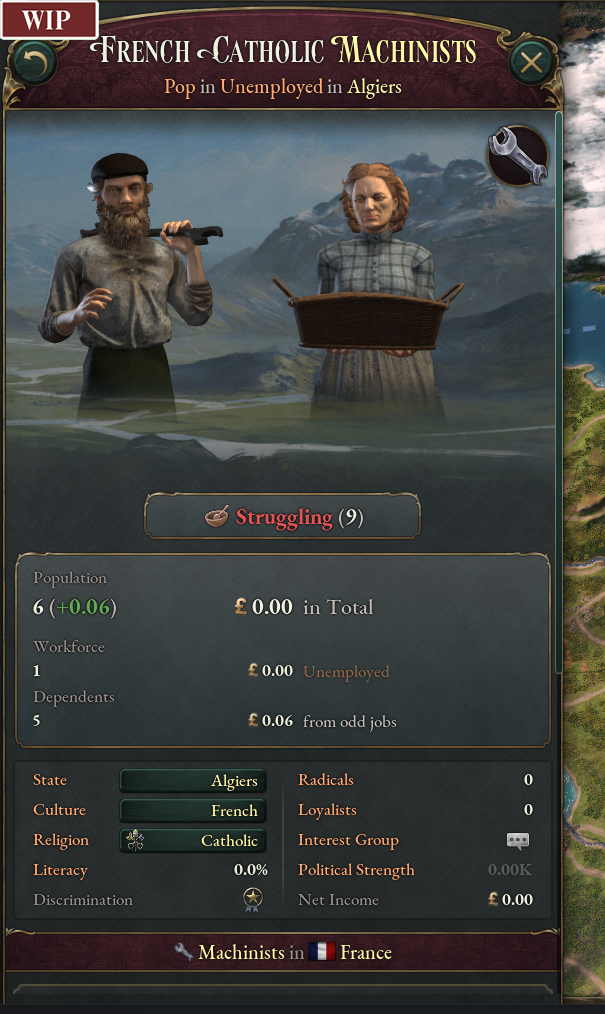This screenshot has height=1014, width=605.
Task: Open the Machinists in France header
Action: (283, 952)
